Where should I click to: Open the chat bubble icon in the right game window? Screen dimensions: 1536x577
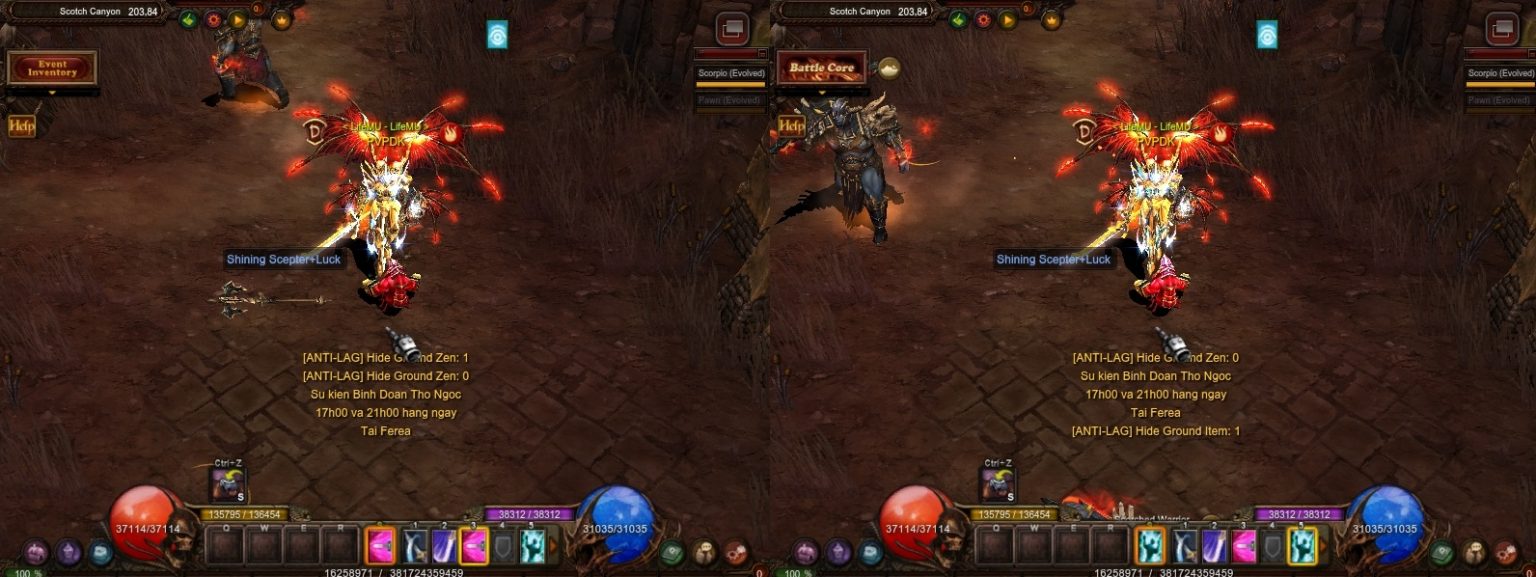click(x=870, y=552)
